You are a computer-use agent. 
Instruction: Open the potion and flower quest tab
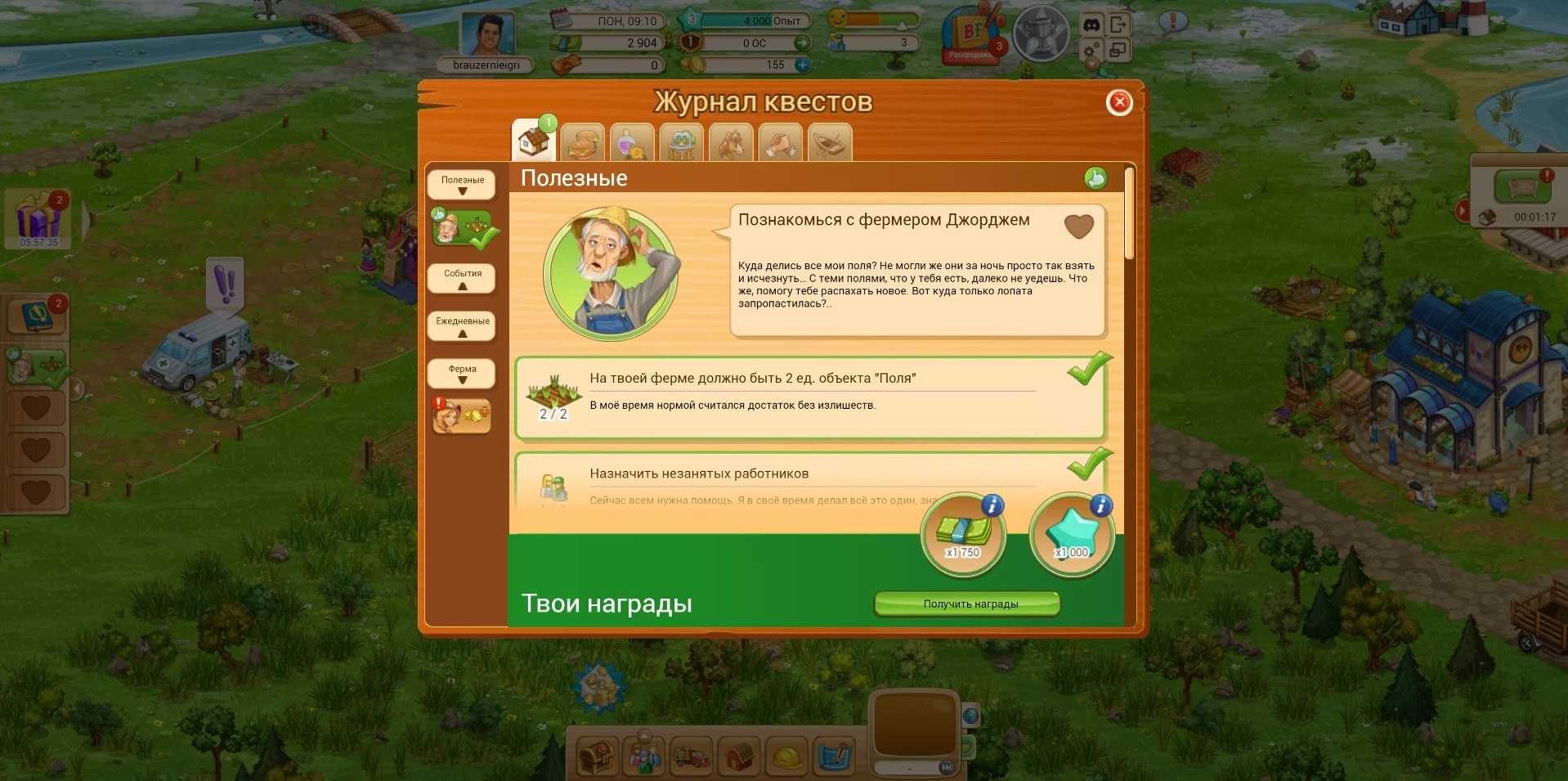632,144
